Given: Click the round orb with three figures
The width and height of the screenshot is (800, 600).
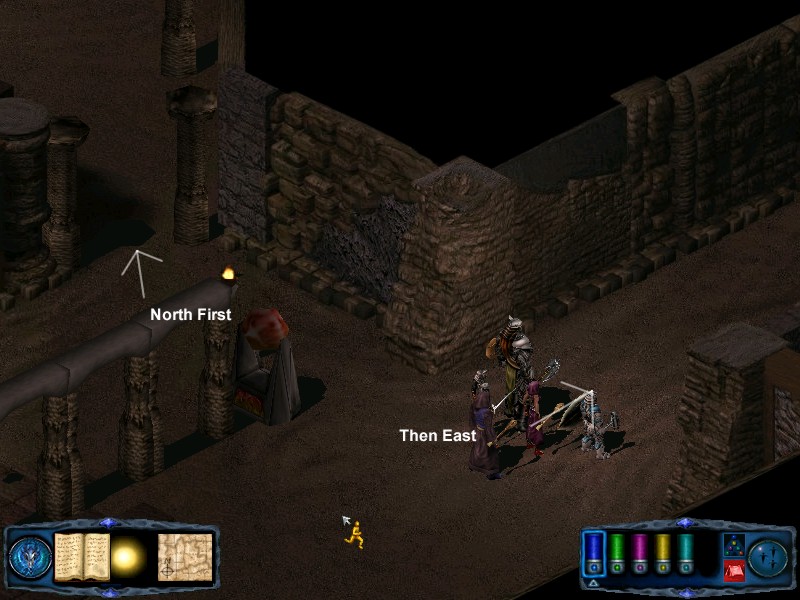Looking at the screenshot, I should 766,556.
